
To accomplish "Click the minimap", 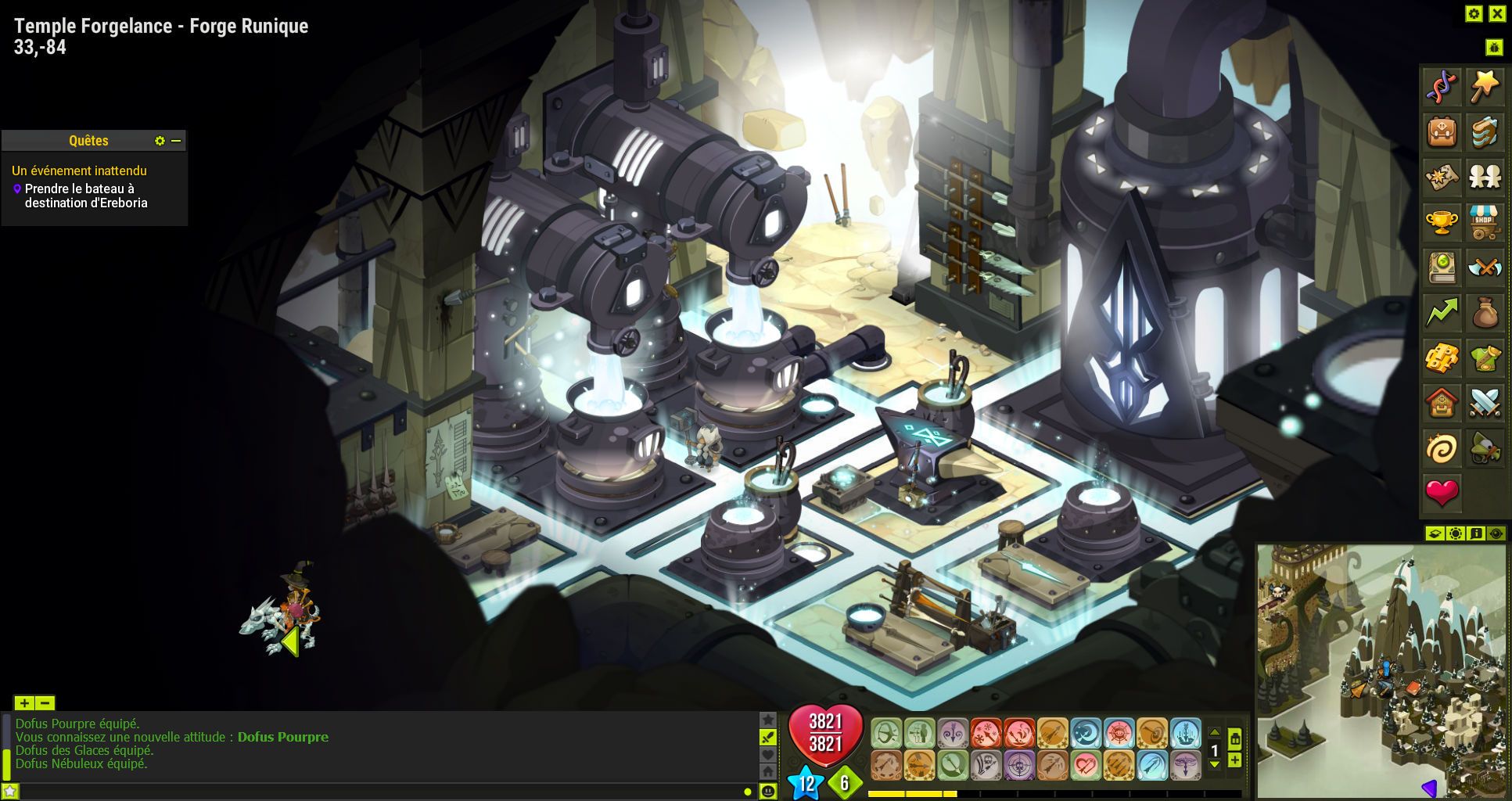I will (x=1381, y=670).
